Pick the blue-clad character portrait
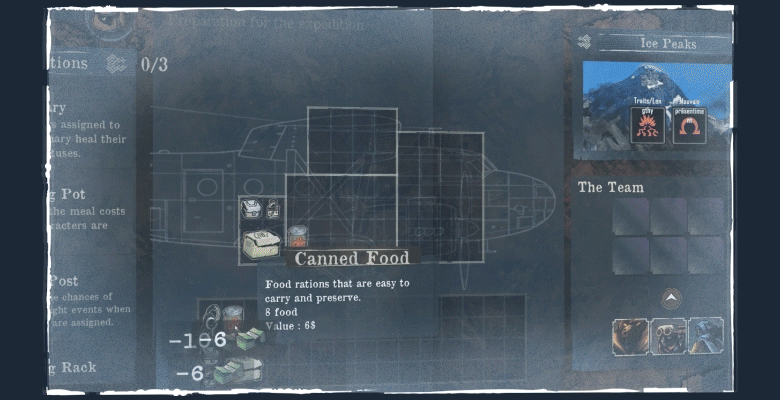Screen dimensions: 780x400 705,336
